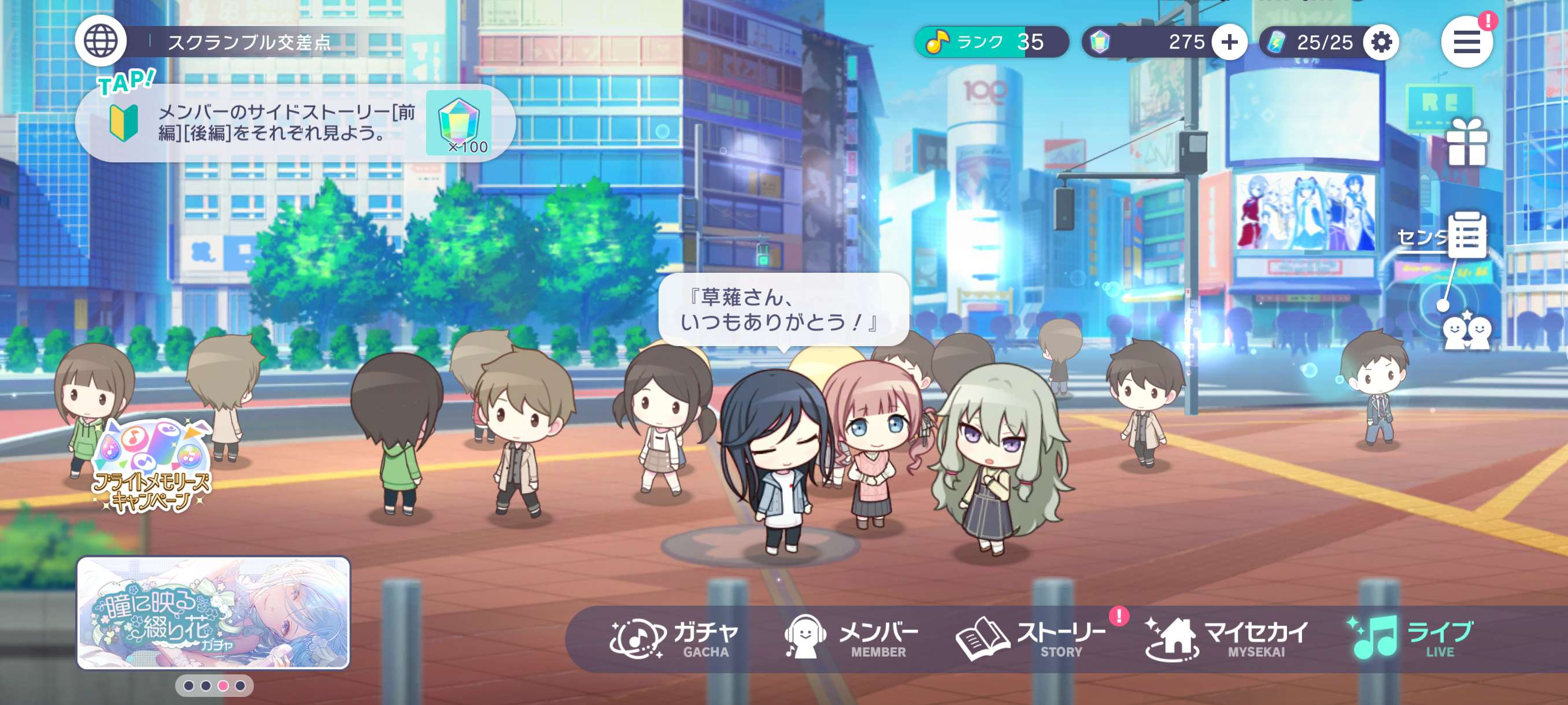
Task: Add more crystals with the plus button
Action: pyautogui.click(x=1229, y=42)
